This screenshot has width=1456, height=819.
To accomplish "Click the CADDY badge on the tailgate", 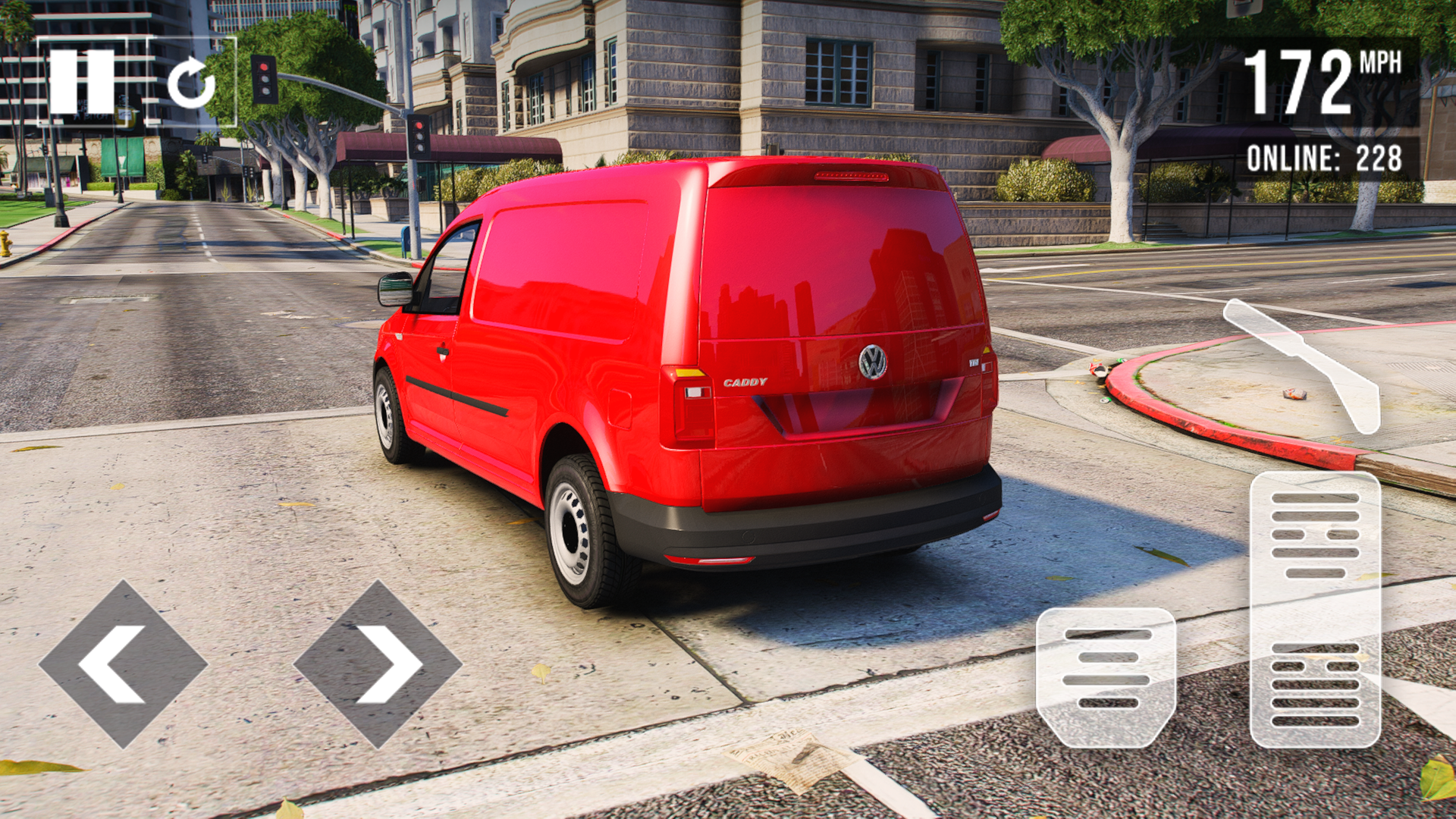I will tap(745, 383).
